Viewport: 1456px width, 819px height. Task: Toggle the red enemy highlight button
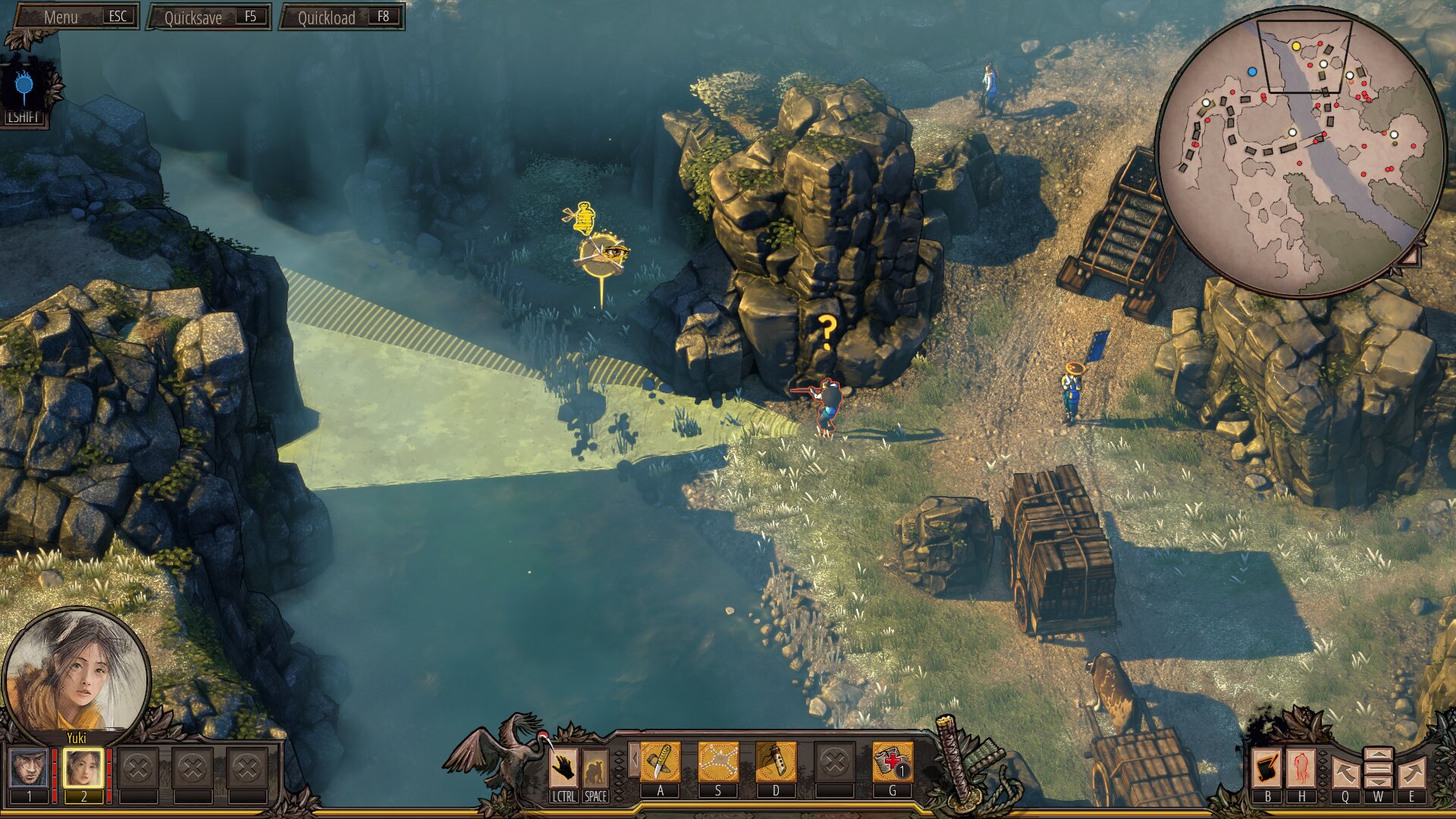click(x=1301, y=769)
